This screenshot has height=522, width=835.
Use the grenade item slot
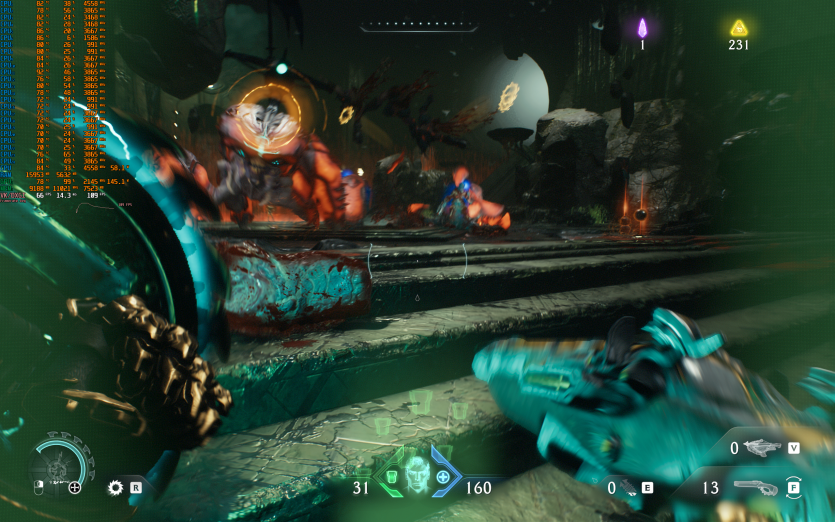627,488
